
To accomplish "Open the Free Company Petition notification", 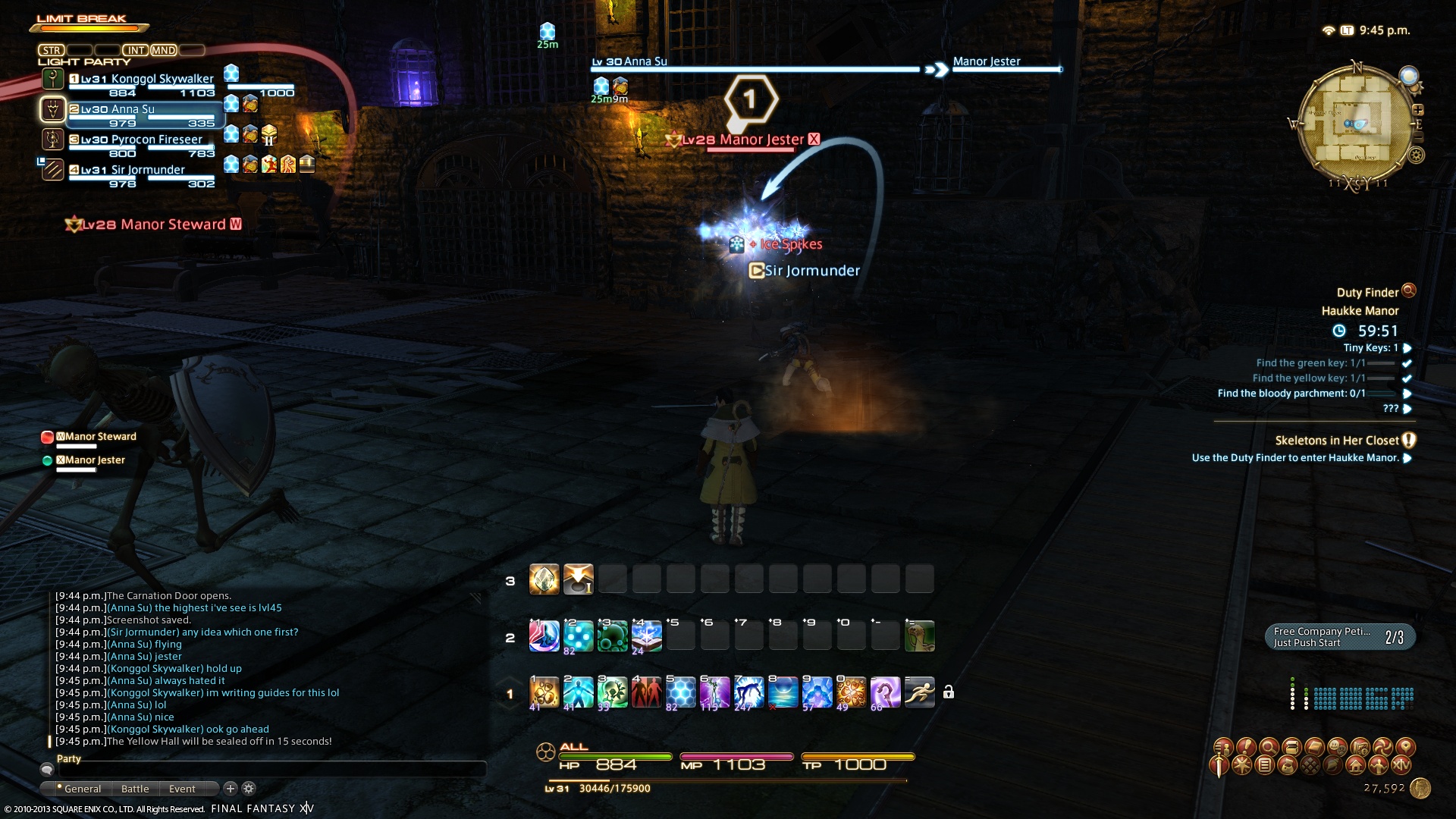I will coord(1339,637).
